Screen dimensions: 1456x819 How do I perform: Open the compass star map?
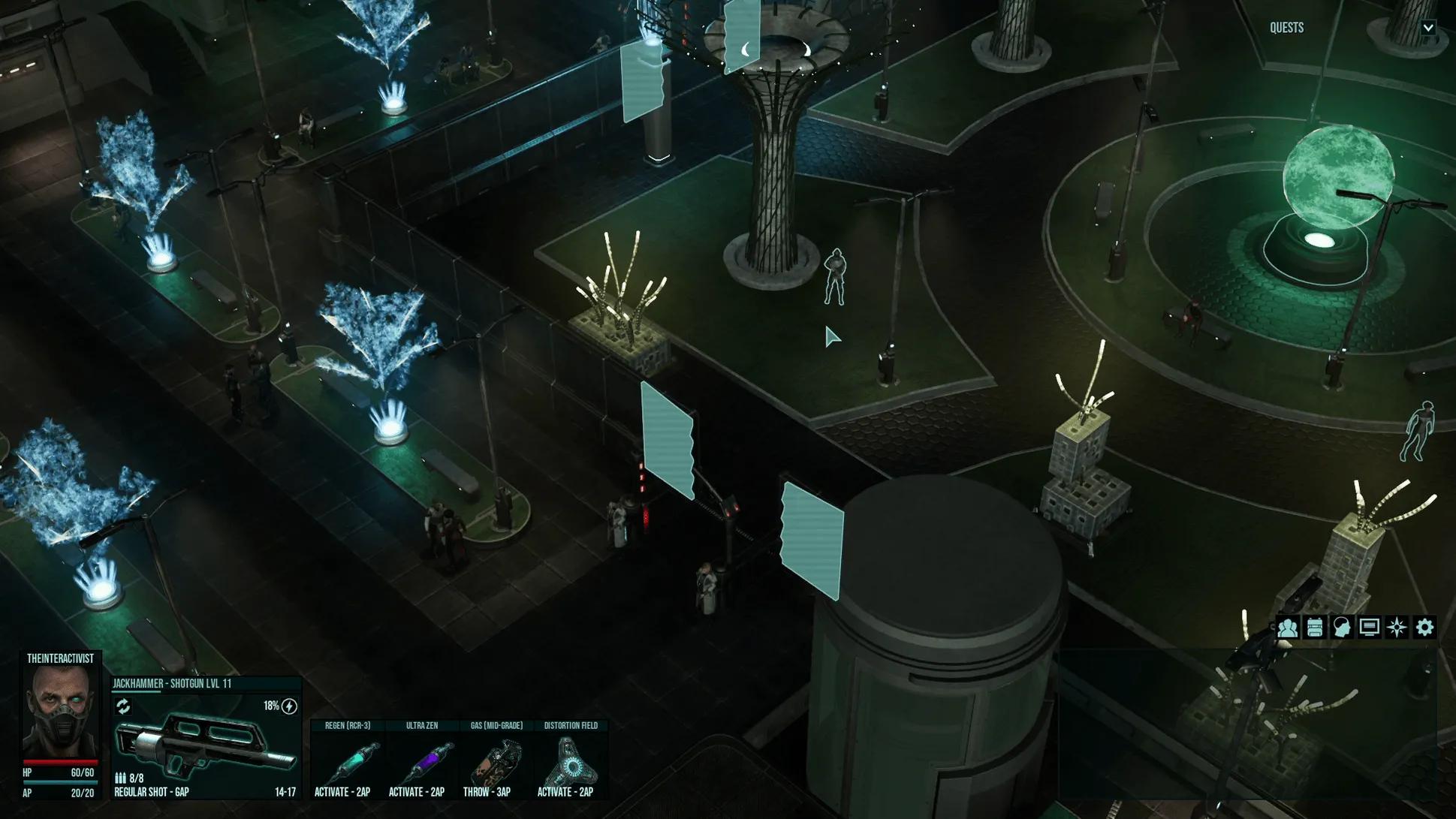pos(1397,628)
